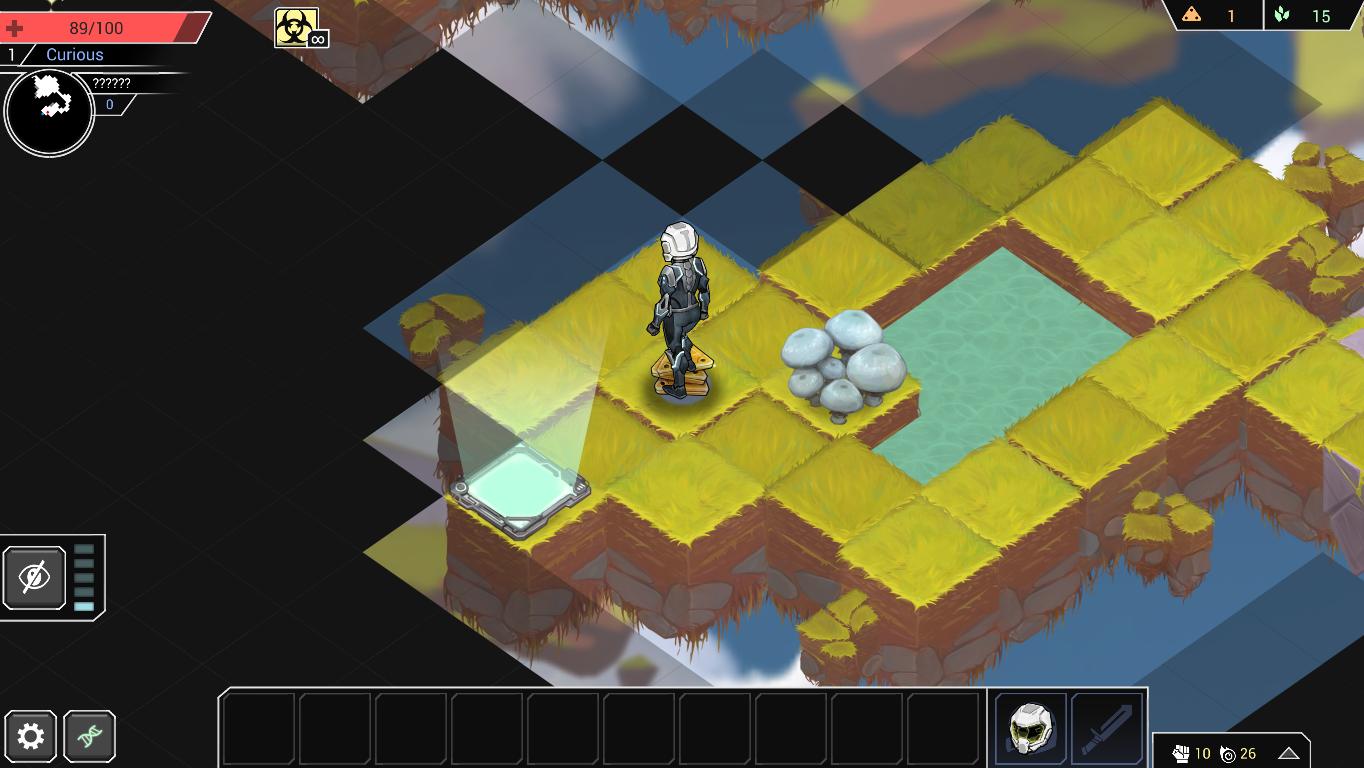This screenshot has width=1364, height=768.
Task: Inspect the biohazard status effect icon
Action: 297,27
